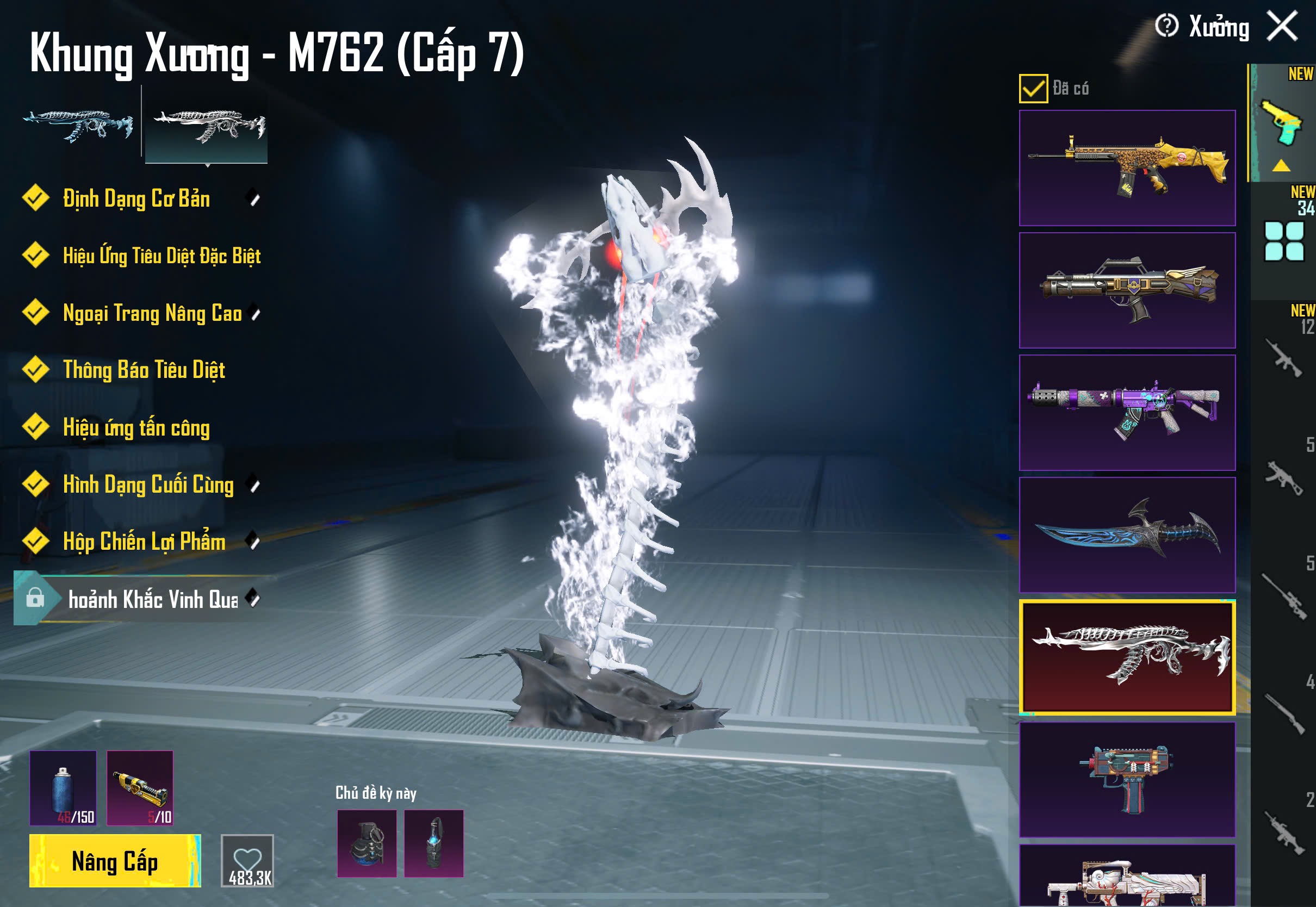Choose the blue curved dagger skin

1127,535
